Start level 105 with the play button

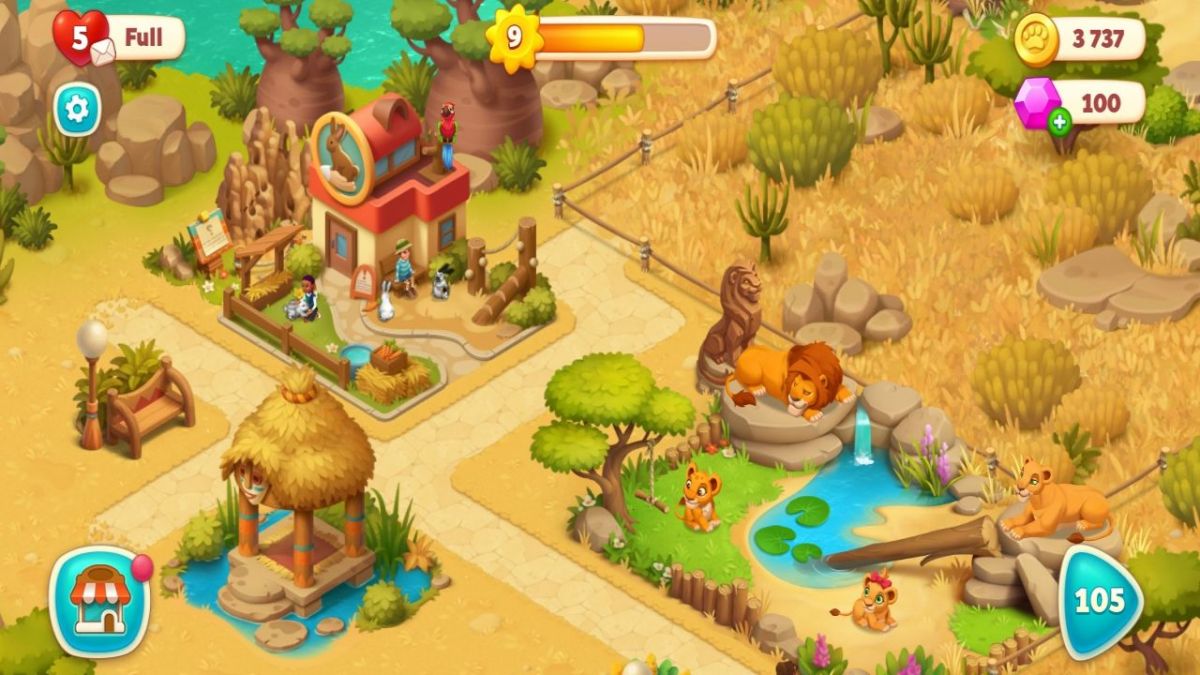pyautogui.click(x=1100, y=601)
